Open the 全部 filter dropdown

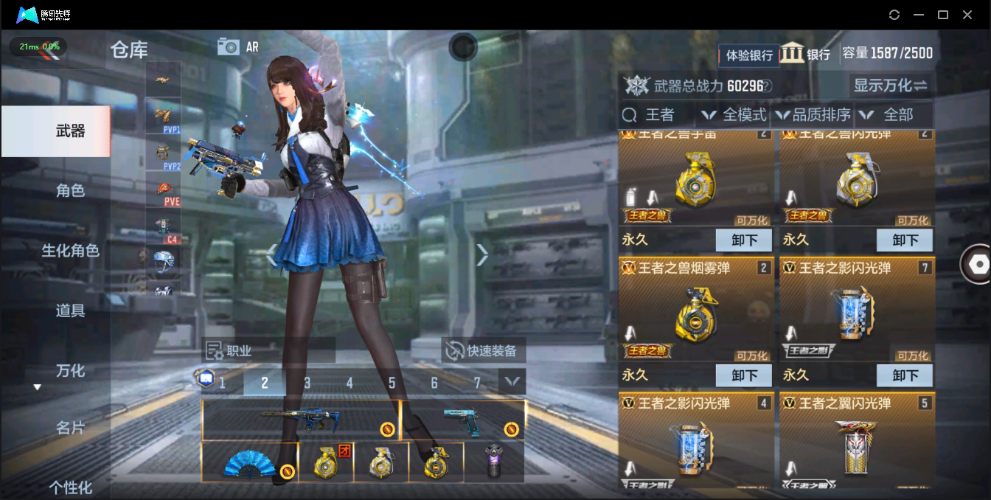(896, 115)
